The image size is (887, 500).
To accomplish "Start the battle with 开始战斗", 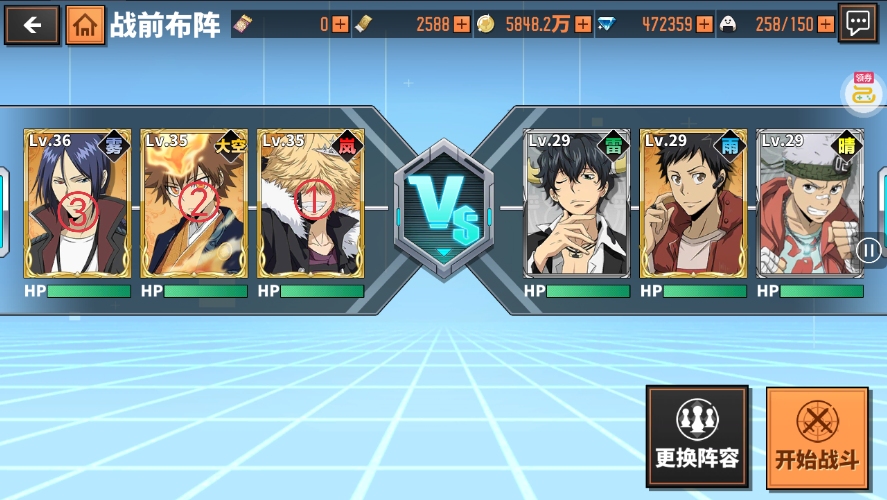I will pyautogui.click(x=817, y=436).
